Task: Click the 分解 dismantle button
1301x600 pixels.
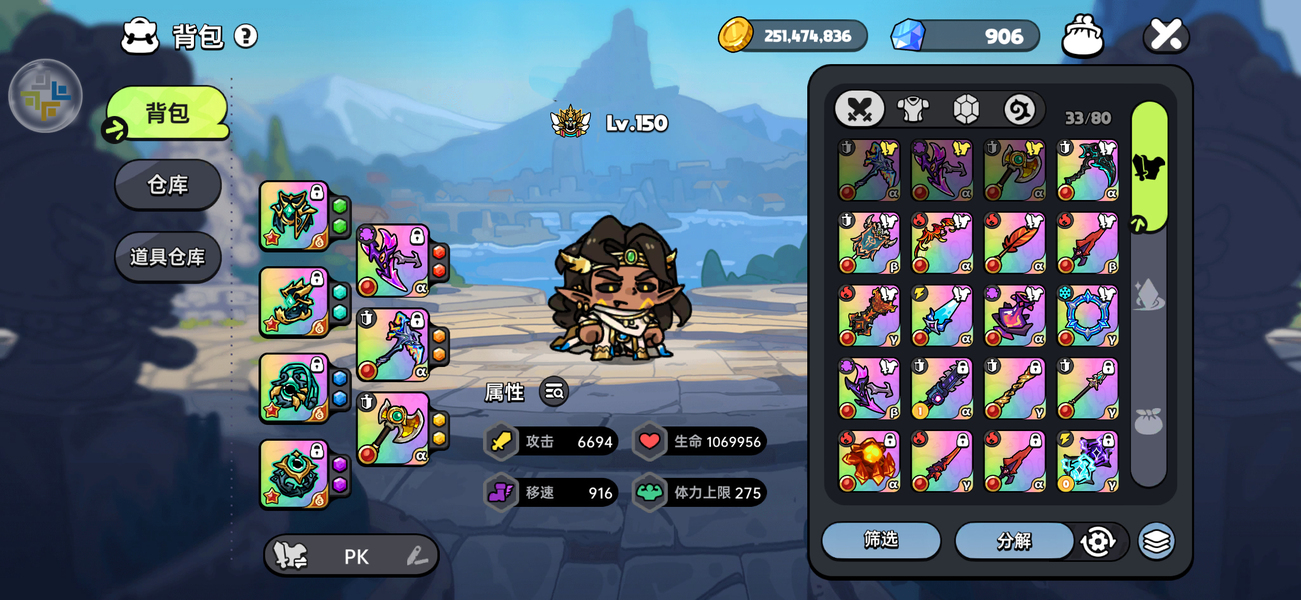Action: tap(1014, 541)
